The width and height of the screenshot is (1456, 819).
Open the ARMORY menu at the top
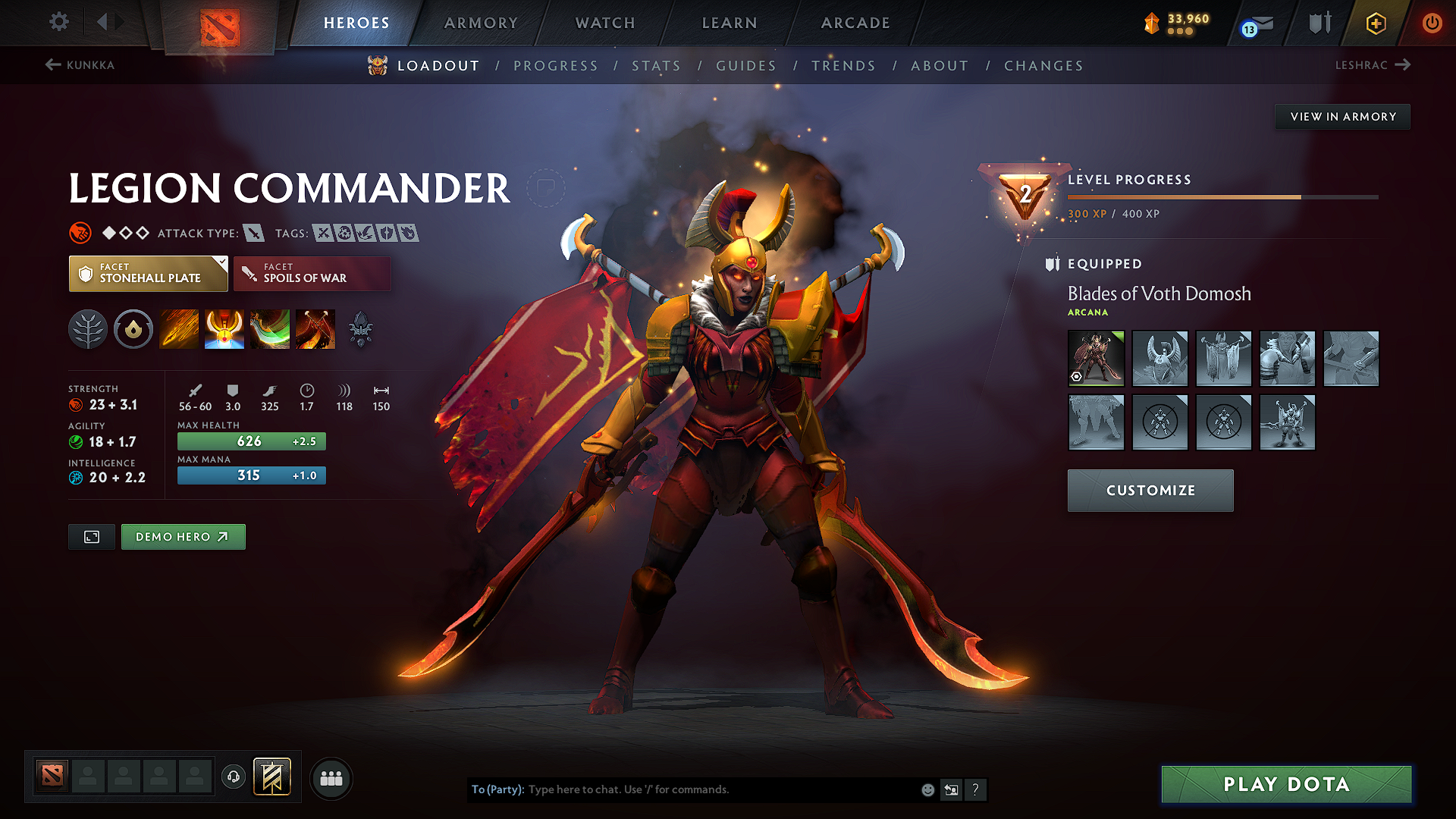tap(481, 23)
